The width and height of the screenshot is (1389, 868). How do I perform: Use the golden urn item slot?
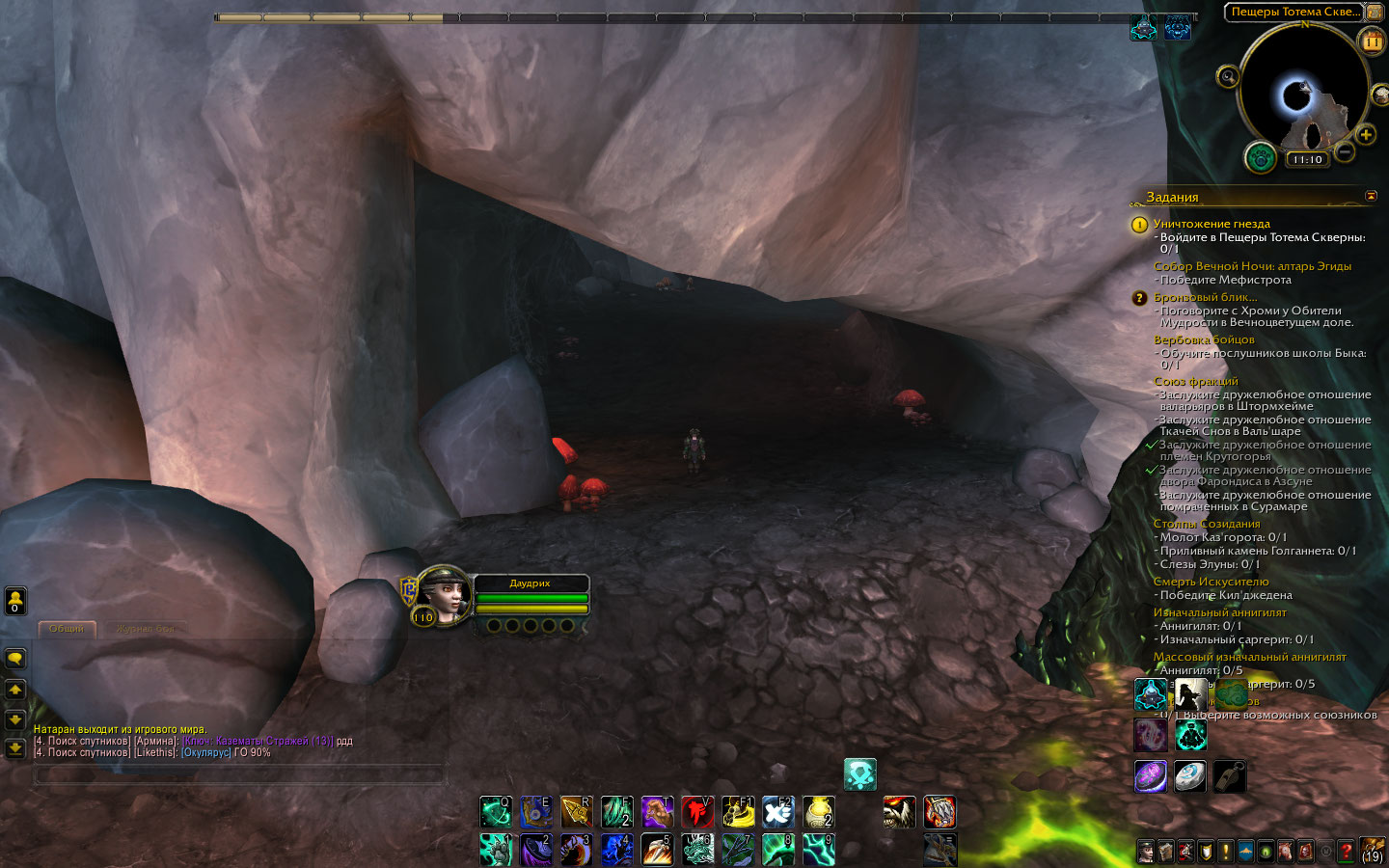819,812
